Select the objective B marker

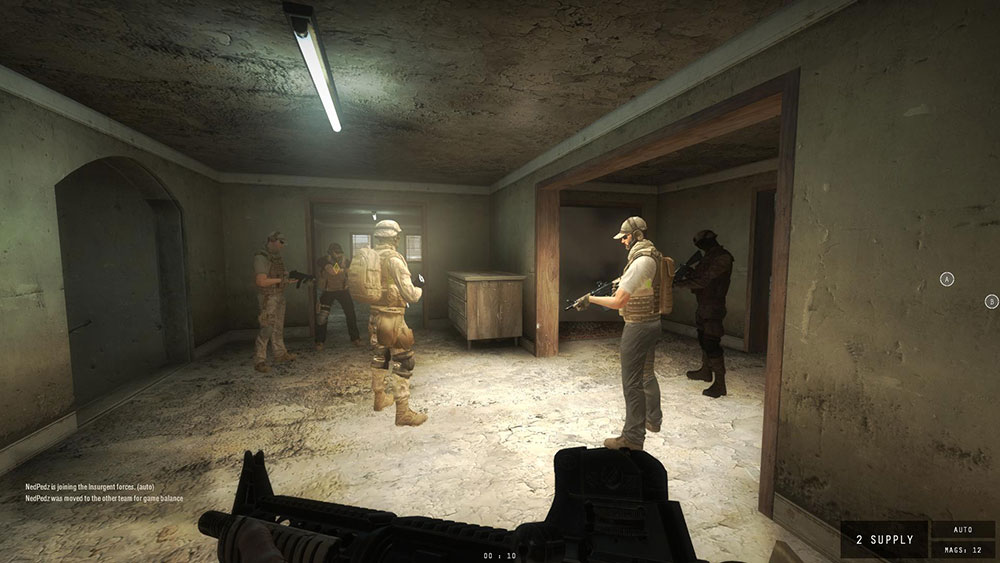(991, 301)
